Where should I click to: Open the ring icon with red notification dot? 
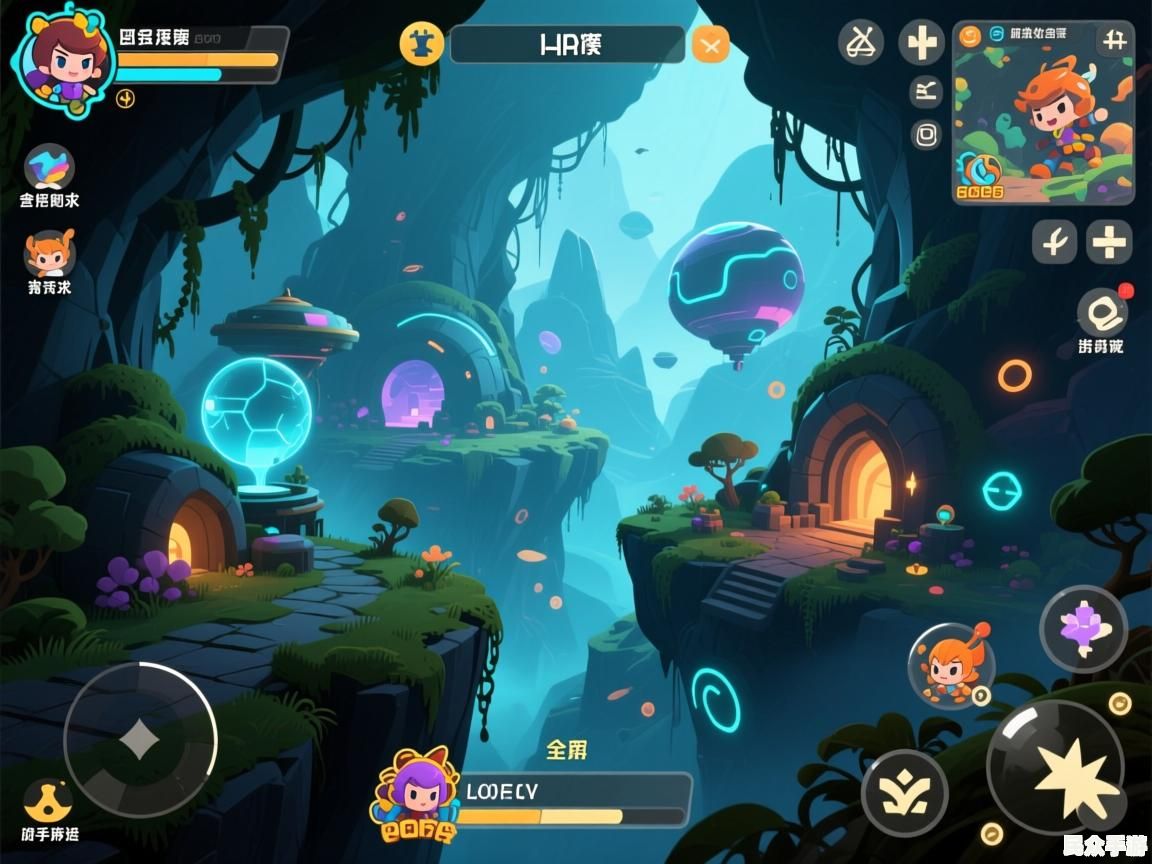pos(1102,311)
